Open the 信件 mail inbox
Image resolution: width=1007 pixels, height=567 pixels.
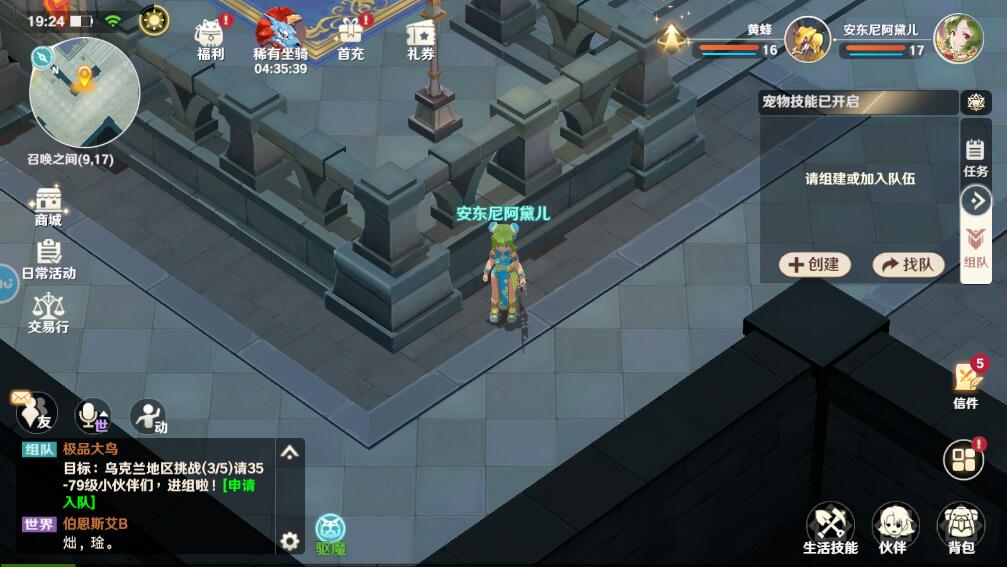(x=966, y=384)
